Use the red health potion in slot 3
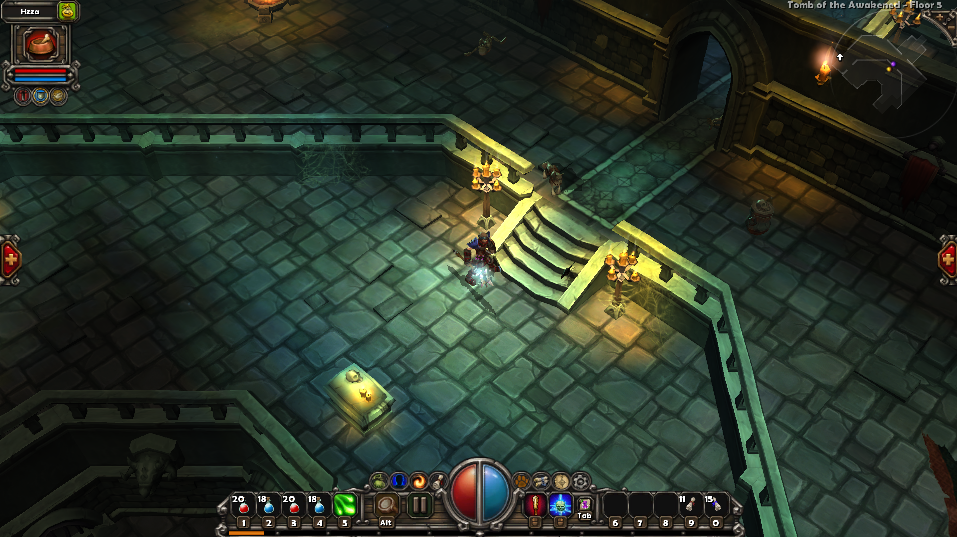 293,506
